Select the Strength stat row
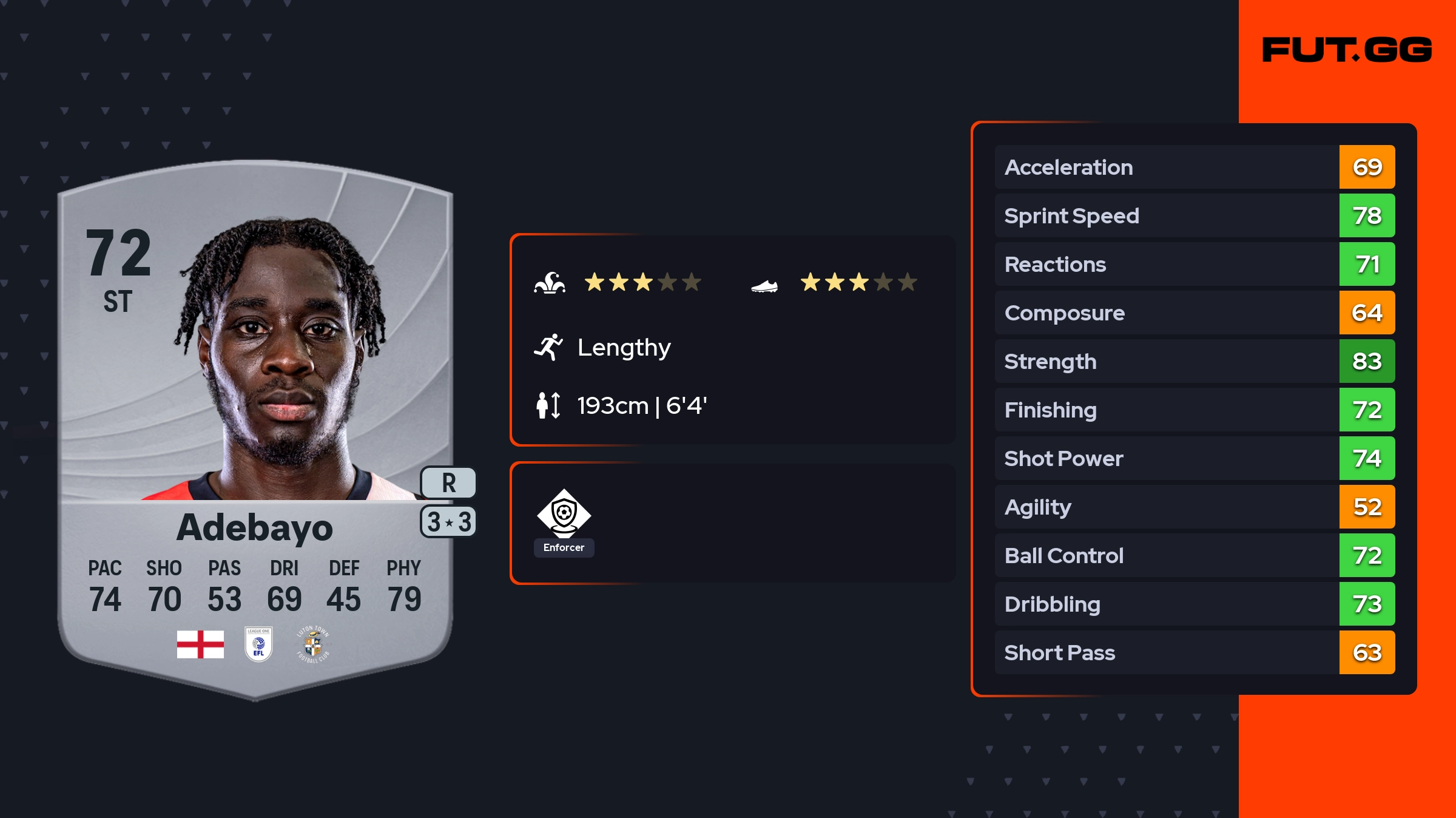 1194,361
